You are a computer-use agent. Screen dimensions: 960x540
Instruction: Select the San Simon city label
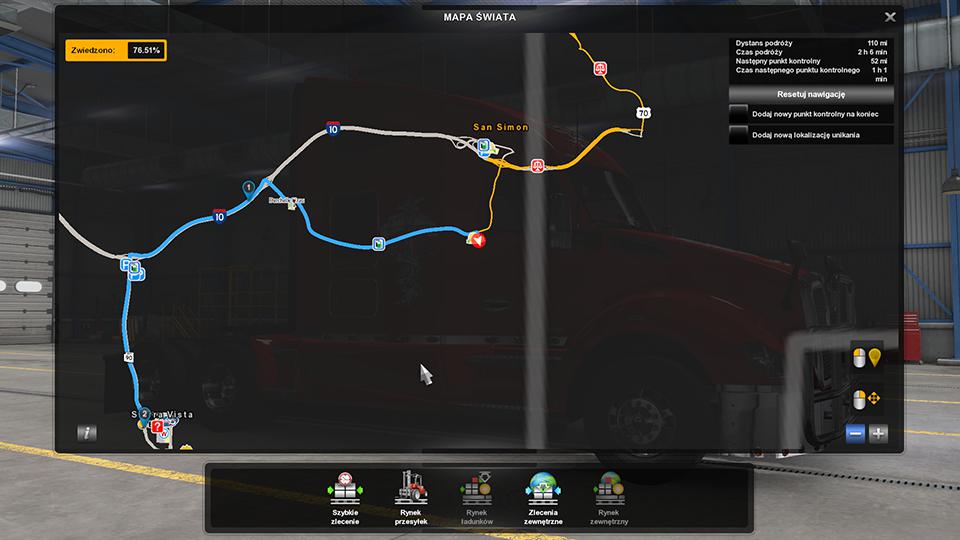(x=500, y=128)
